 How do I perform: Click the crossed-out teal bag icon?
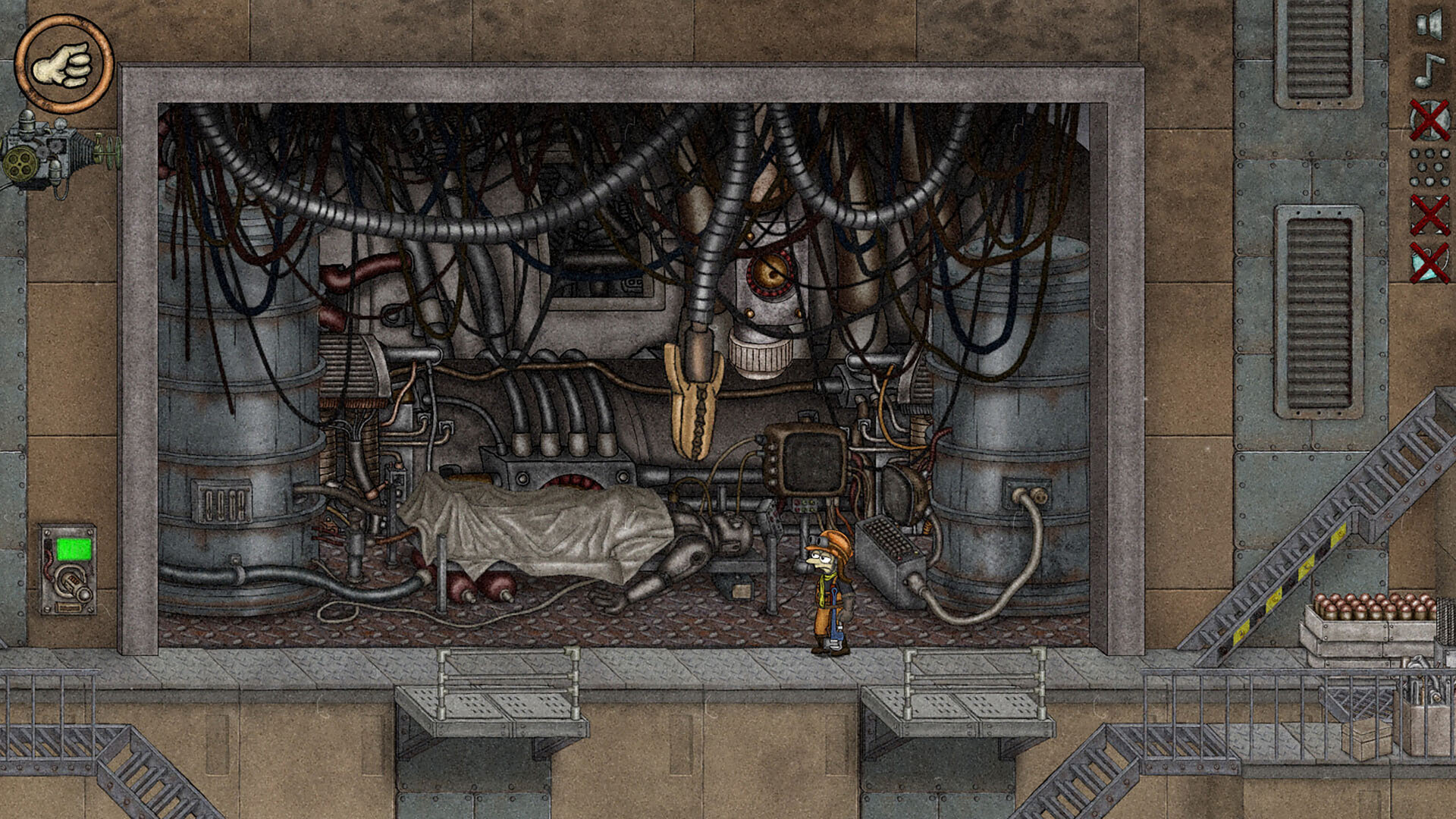(1429, 262)
